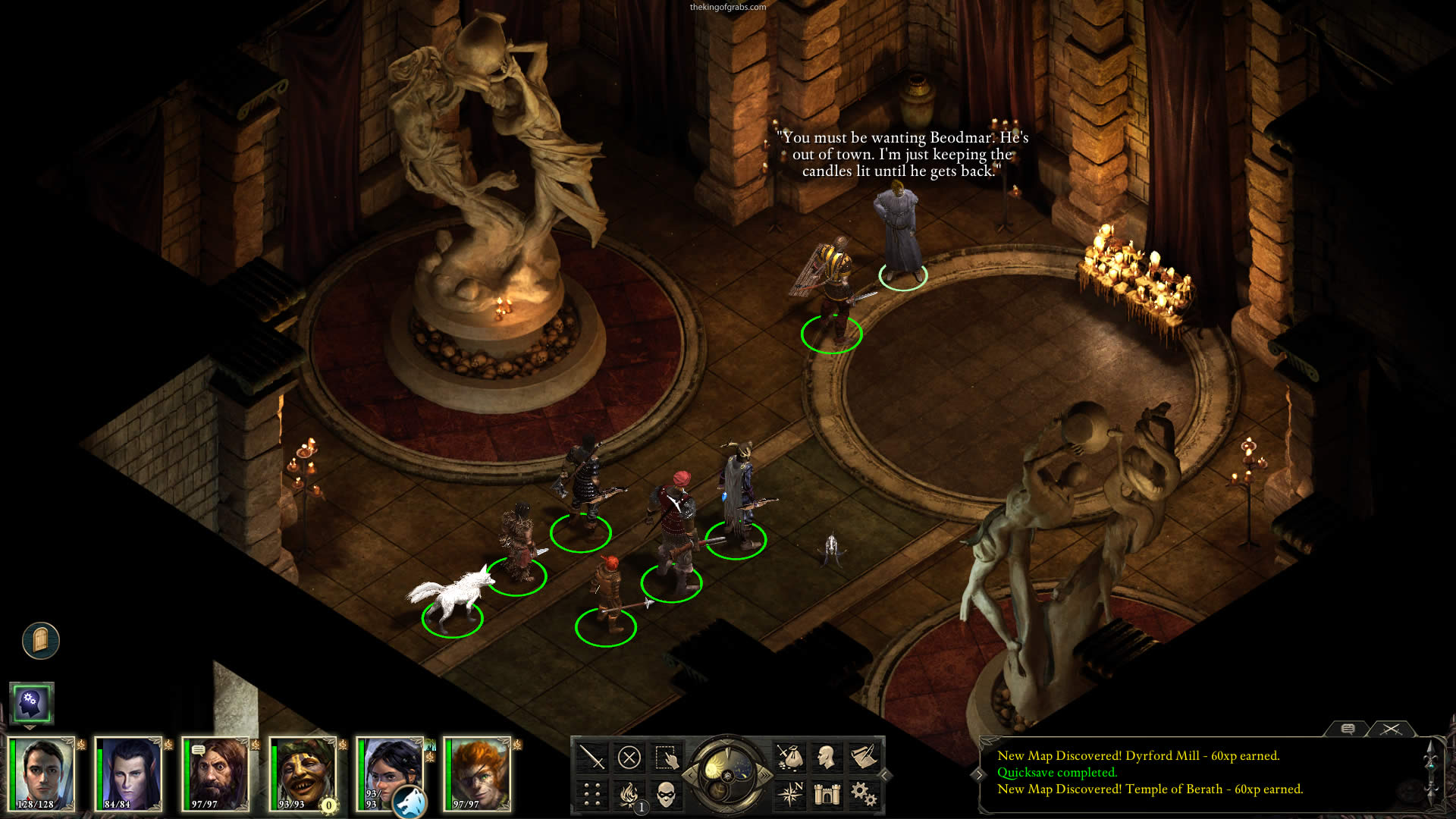Select the elf portrait with 84/84 health

click(129, 775)
